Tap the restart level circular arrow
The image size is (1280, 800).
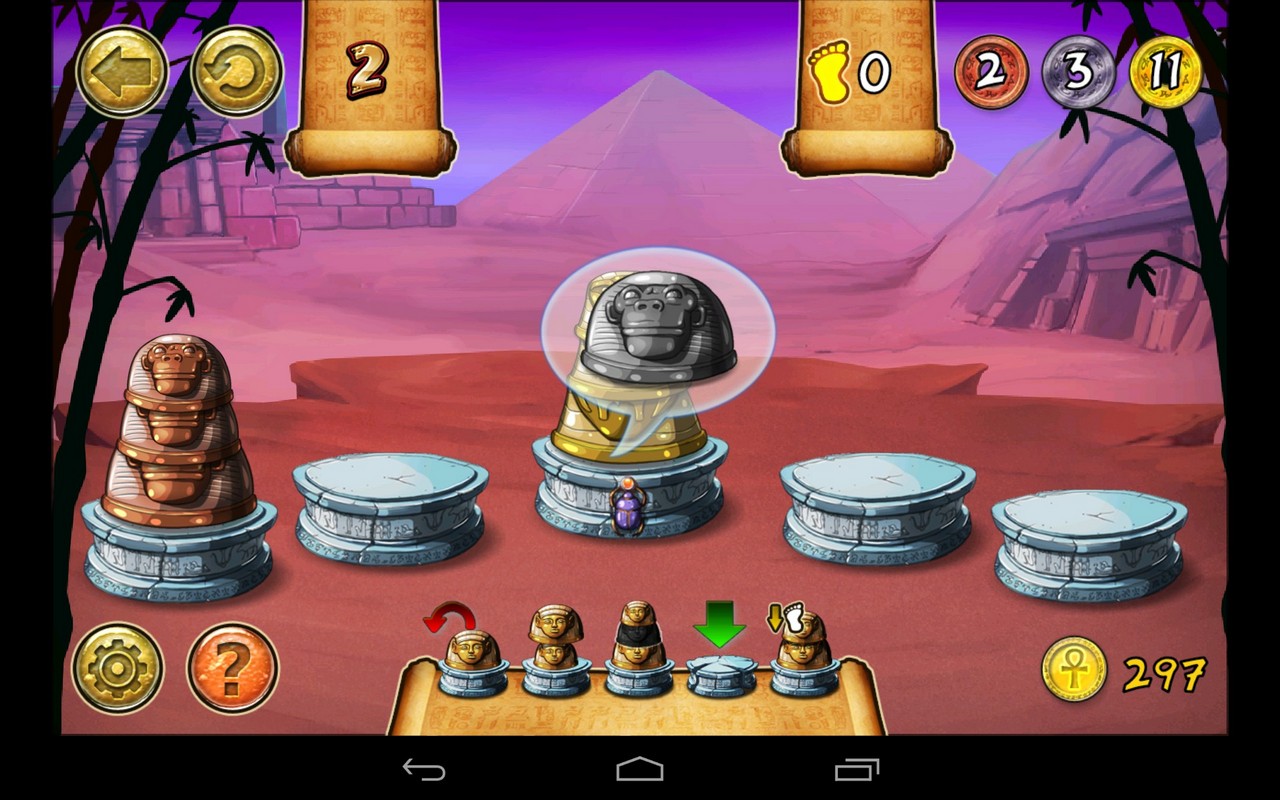pos(237,68)
